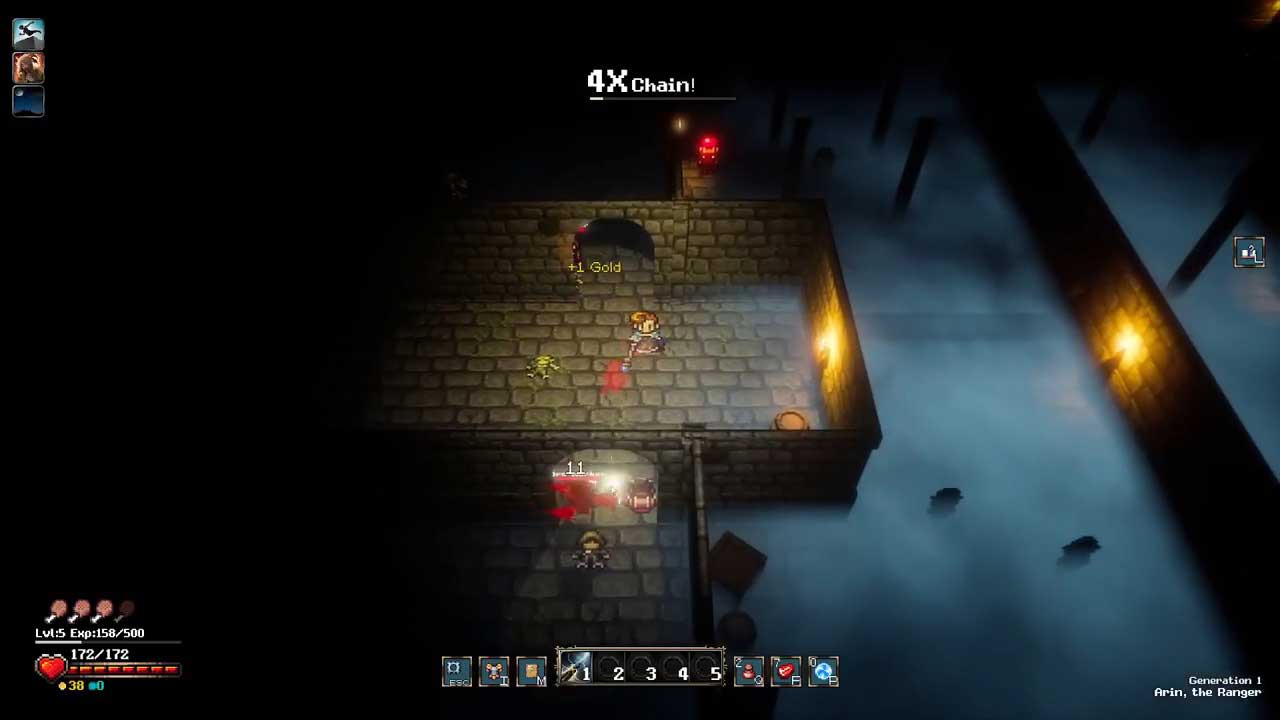Use the red heart consumable item
Viewport: 1280px width, 720px height.
click(786, 671)
